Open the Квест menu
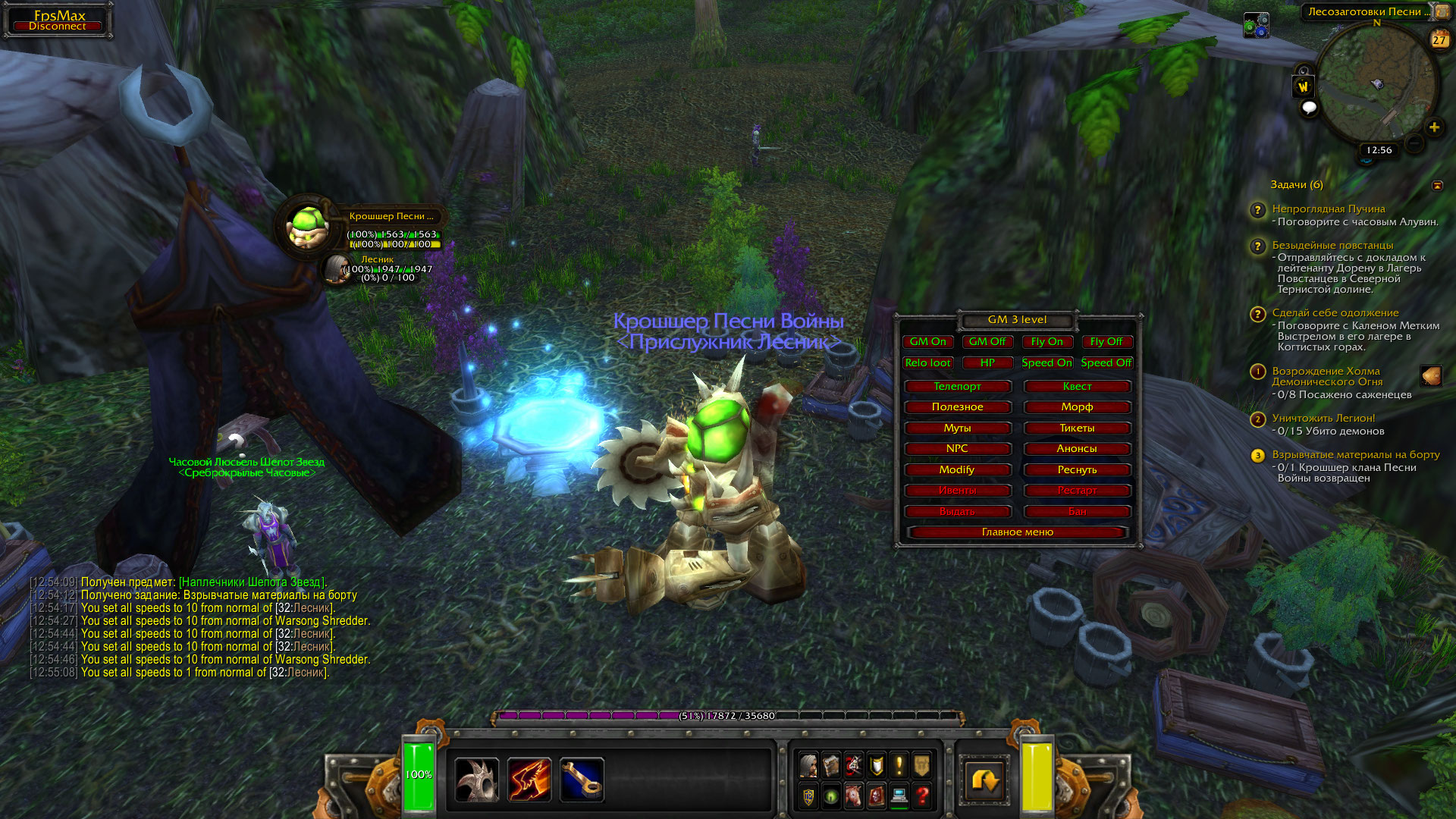 pos(1077,387)
